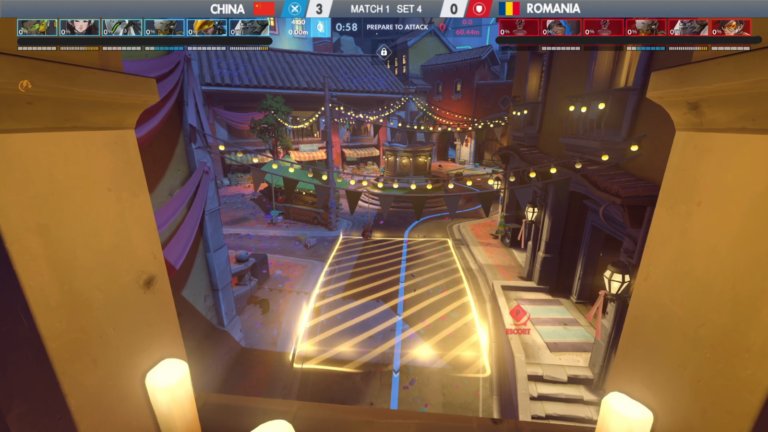Image resolution: width=768 pixels, height=432 pixels.
Task: Click the red Escort objective marker
Action: [517, 315]
